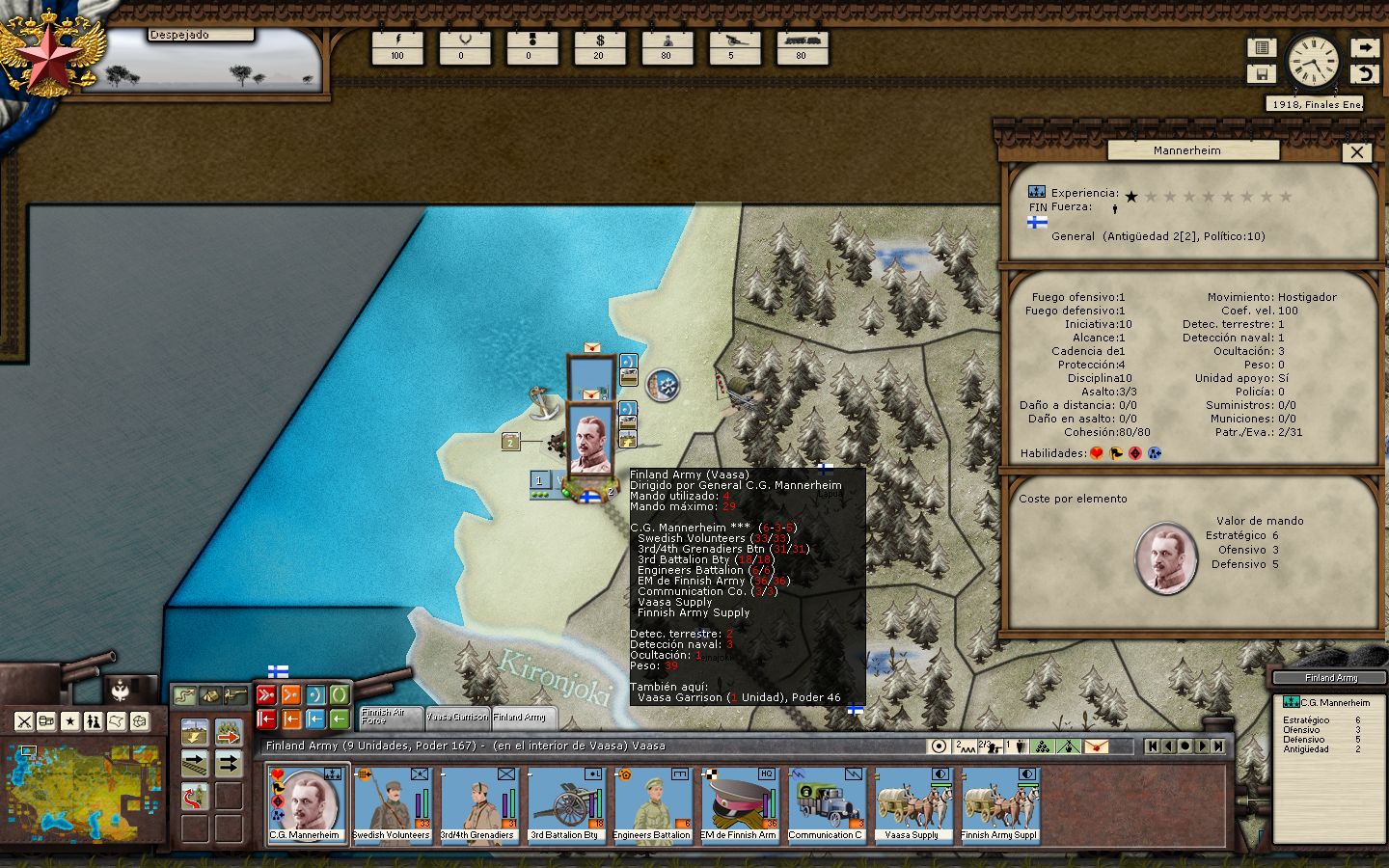Screen dimensions: 1389x868
Task: Open the Finnish Air Force tab
Action: (x=390, y=717)
